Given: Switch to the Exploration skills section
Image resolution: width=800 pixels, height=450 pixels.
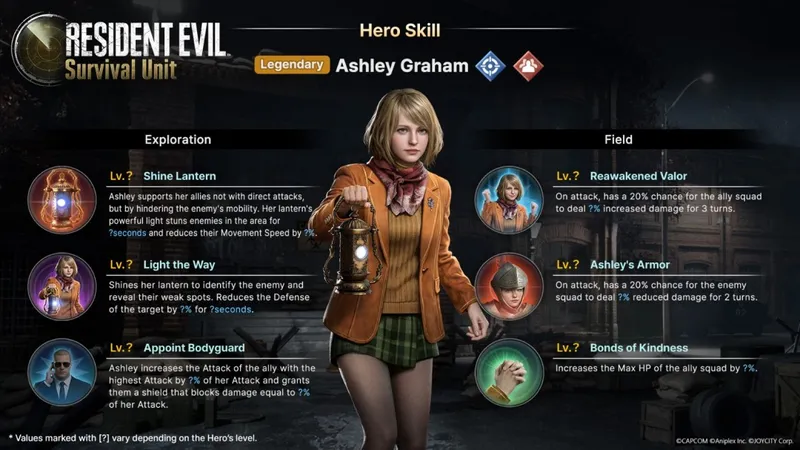Looking at the screenshot, I should coord(177,140).
